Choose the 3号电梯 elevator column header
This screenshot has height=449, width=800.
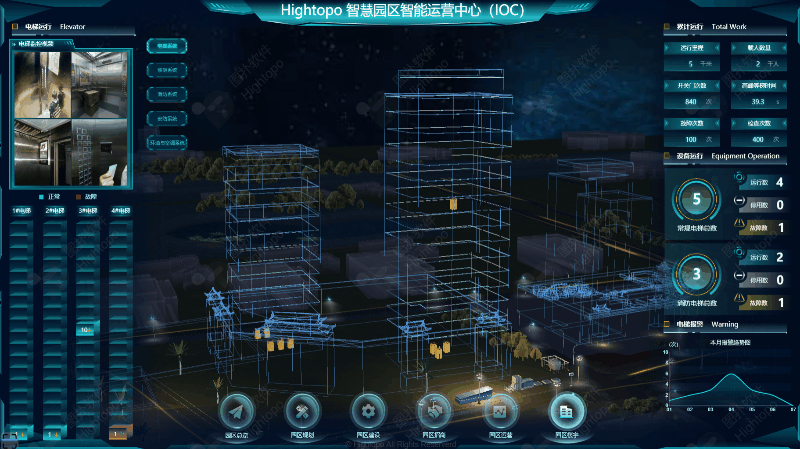click(87, 211)
